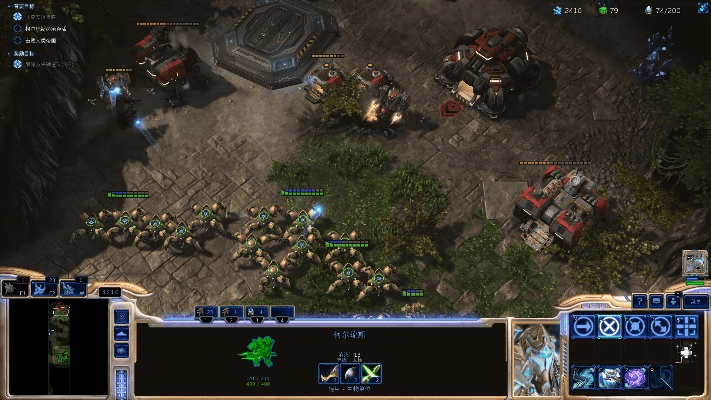Image resolution: width=711 pixels, height=400 pixels.
Task: Click the green crossed psi blades icon
Action: 370,374
